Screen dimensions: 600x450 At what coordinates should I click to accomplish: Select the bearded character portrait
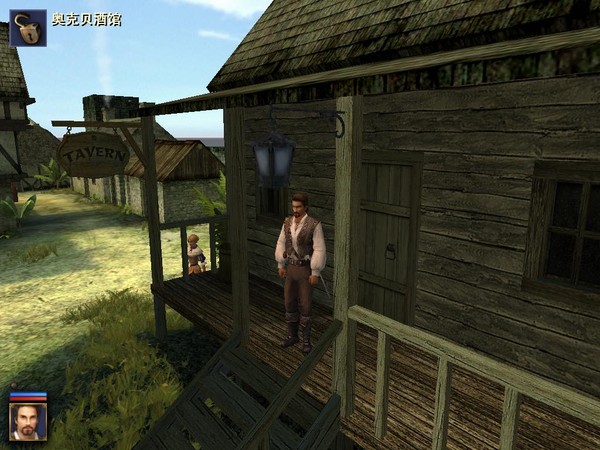click(28, 421)
